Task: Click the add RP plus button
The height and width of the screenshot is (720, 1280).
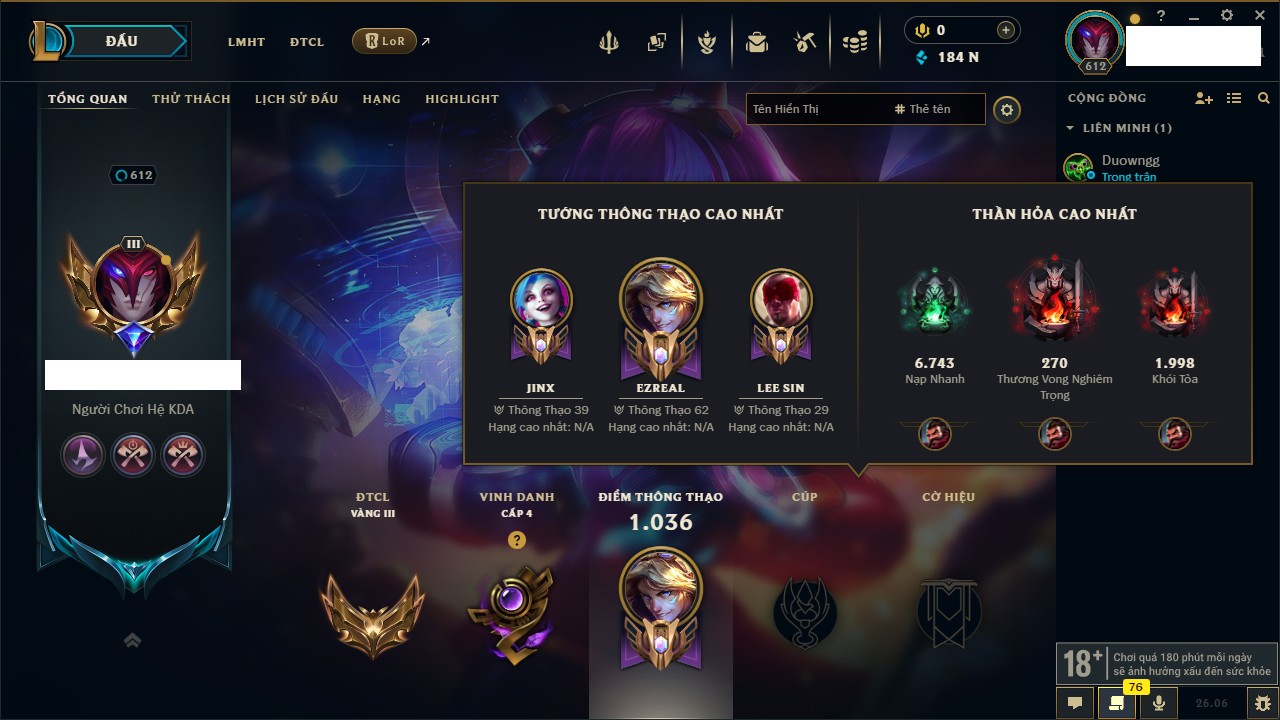Action: click(1005, 30)
